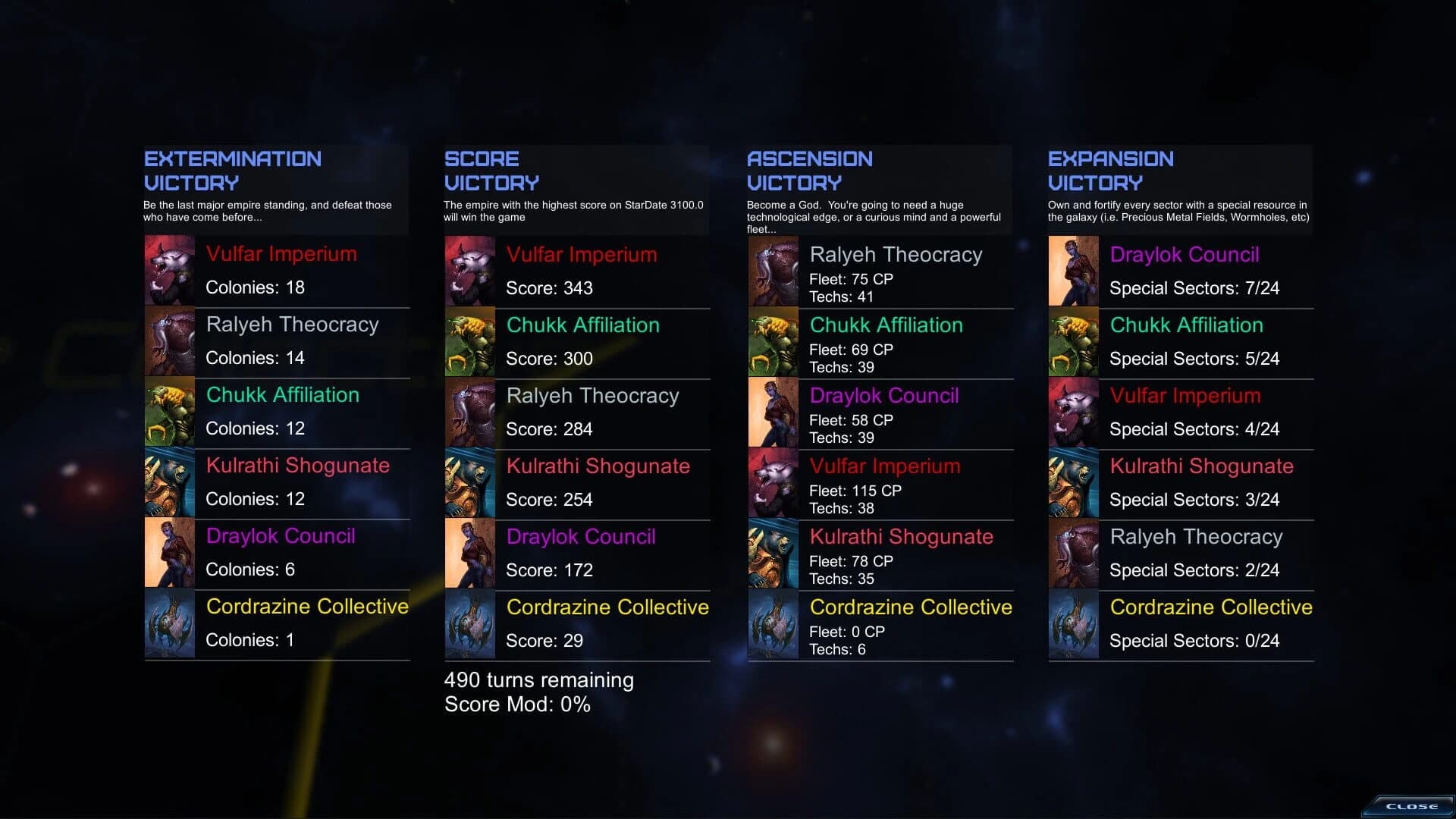Click the Vulfar Imperium portrait under Expansion Victory

tap(1074, 412)
